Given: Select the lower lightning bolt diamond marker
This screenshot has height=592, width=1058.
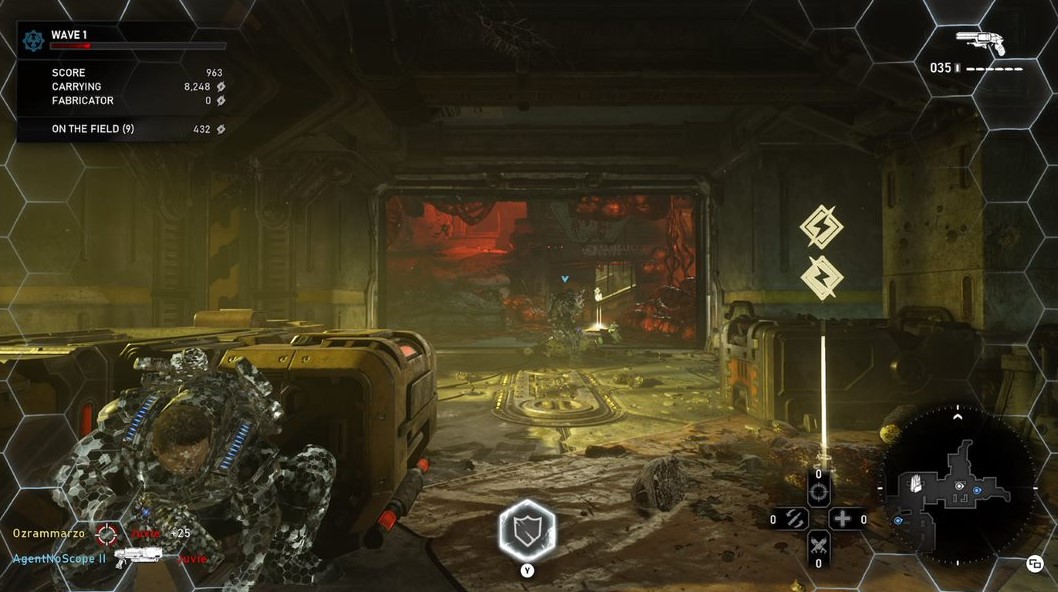Looking at the screenshot, I should [x=821, y=277].
